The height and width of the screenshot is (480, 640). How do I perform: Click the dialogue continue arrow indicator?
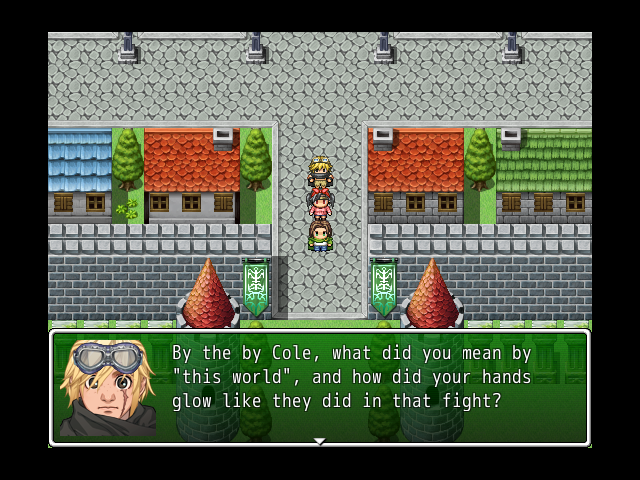pos(319,441)
